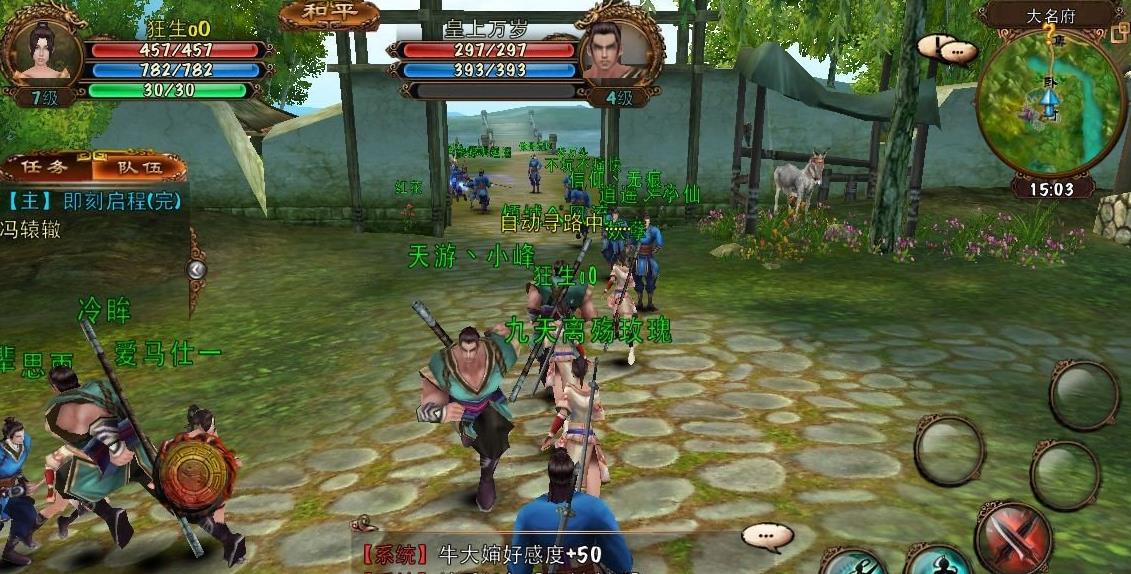Switch to the 队伍 tab

tap(138, 168)
